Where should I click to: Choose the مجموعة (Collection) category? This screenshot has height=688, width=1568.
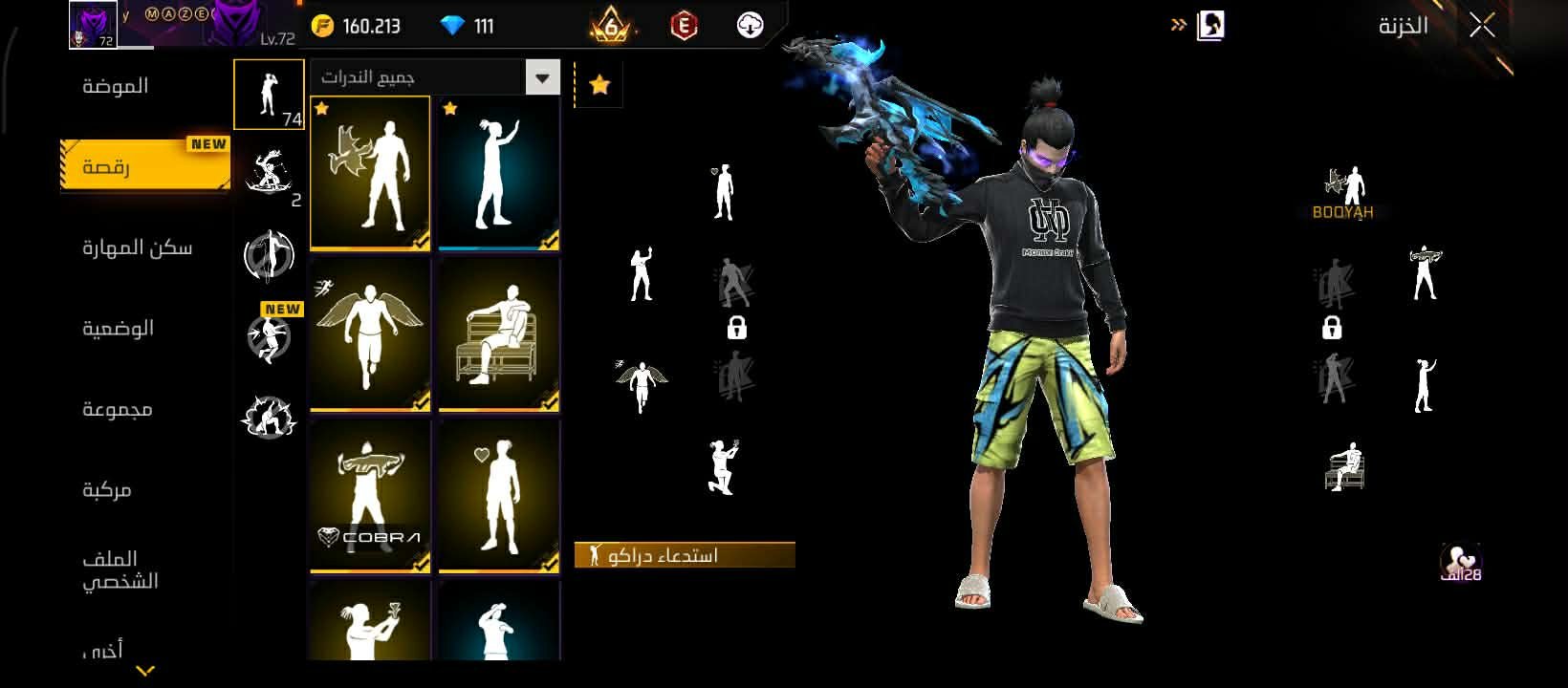tap(117, 409)
